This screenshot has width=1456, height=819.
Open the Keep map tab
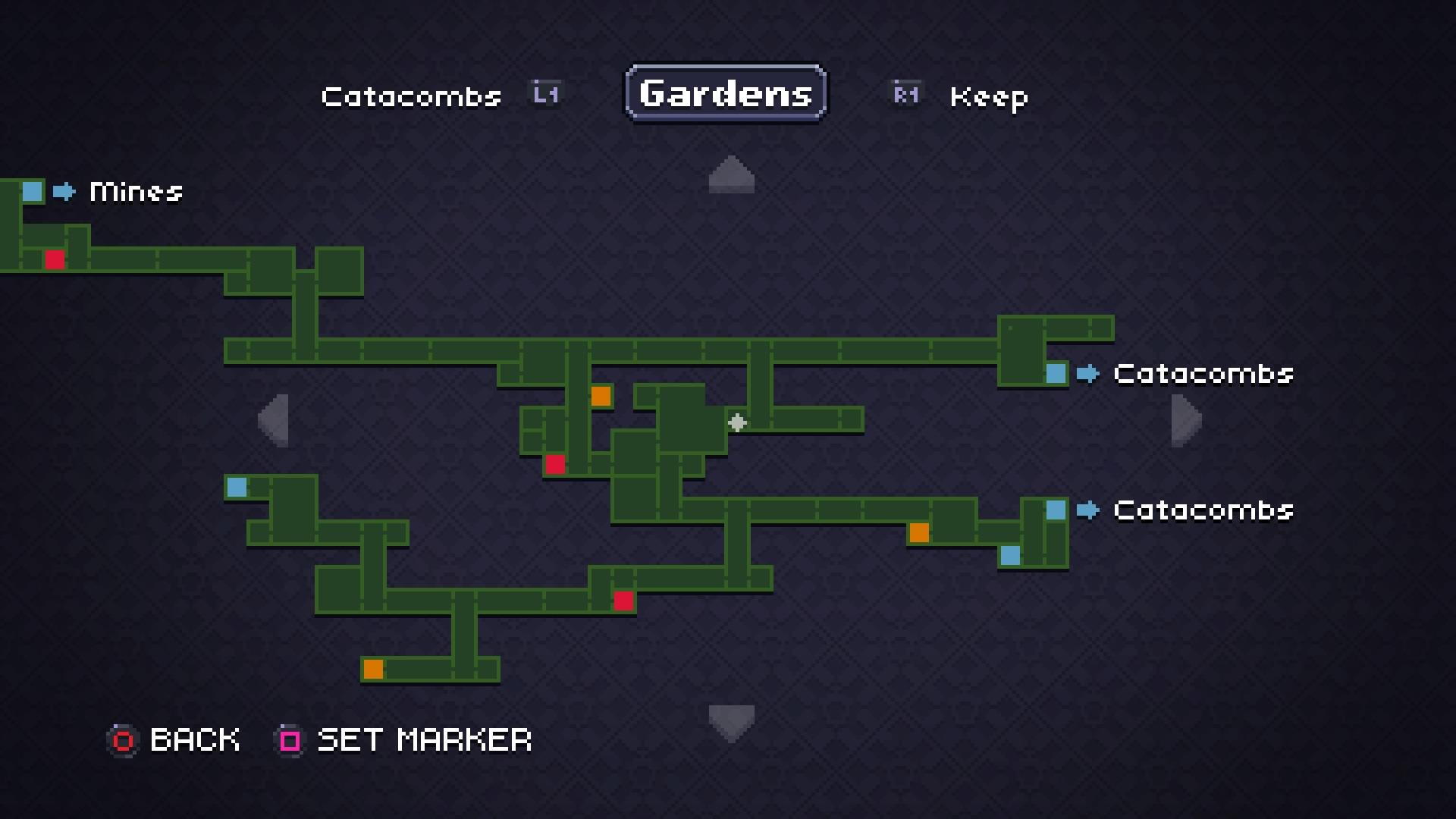989,96
